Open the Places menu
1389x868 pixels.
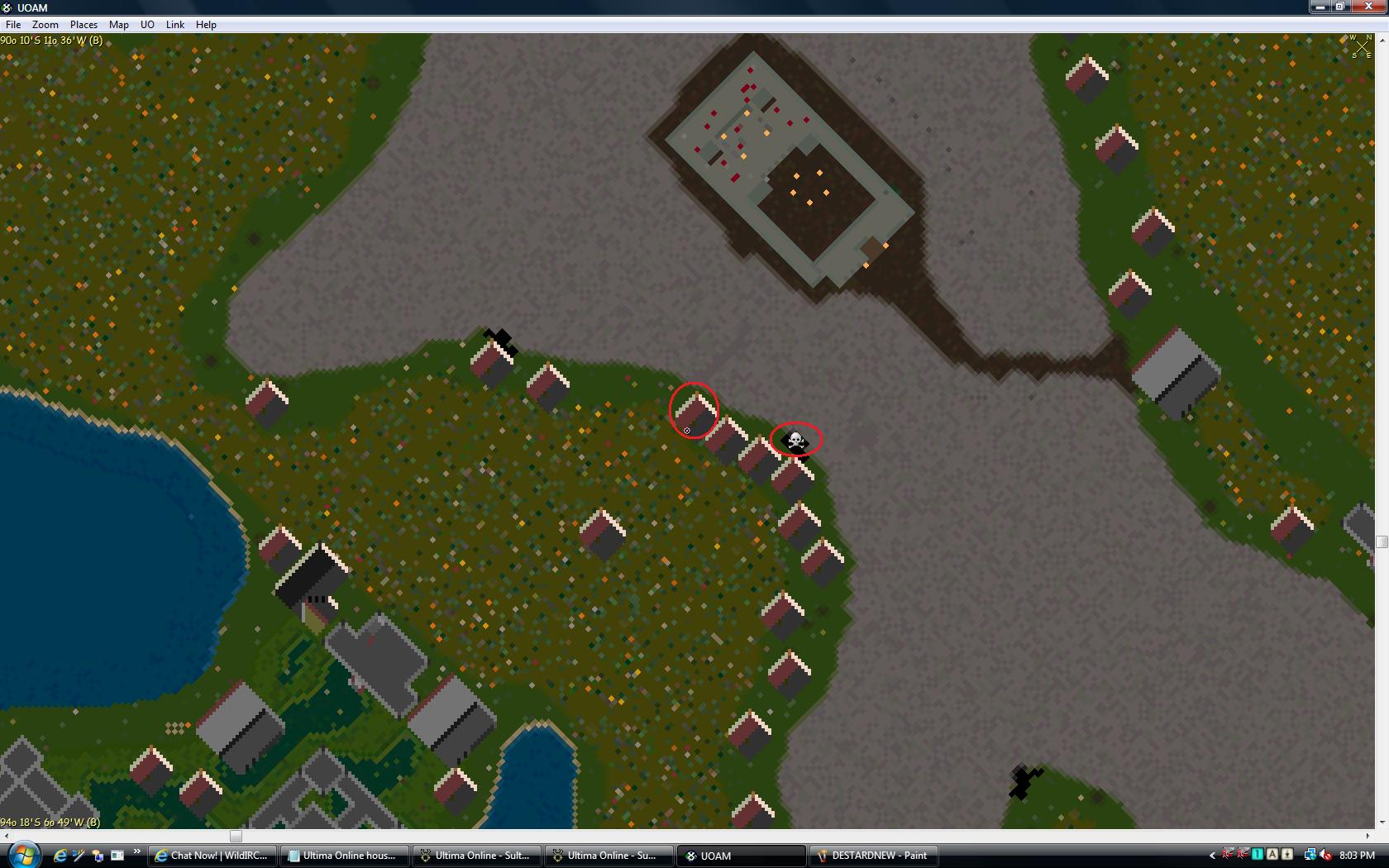point(84,25)
